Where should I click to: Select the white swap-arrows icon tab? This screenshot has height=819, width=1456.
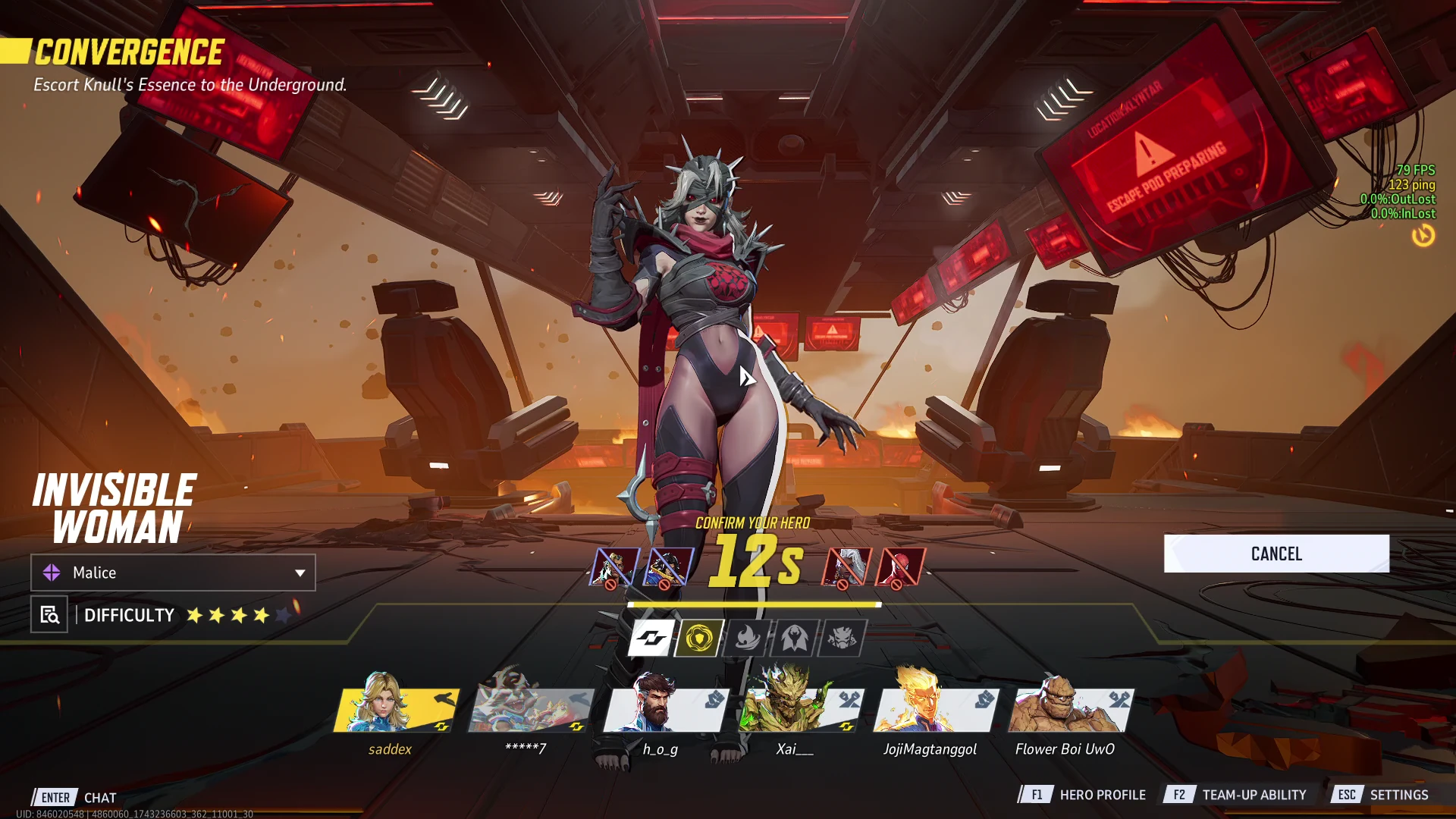651,638
